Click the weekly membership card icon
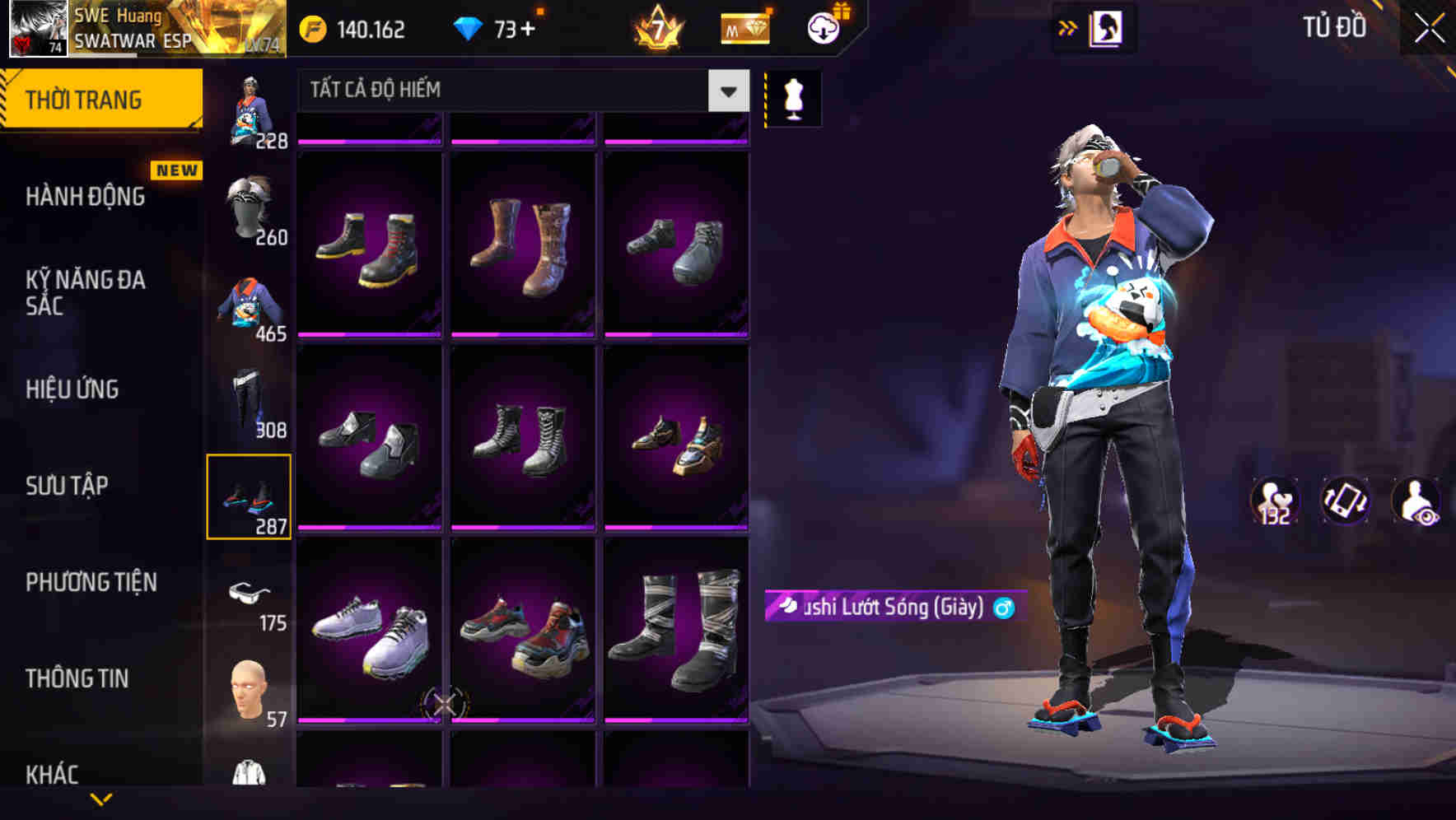1456x820 pixels. (x=744, y=27)
